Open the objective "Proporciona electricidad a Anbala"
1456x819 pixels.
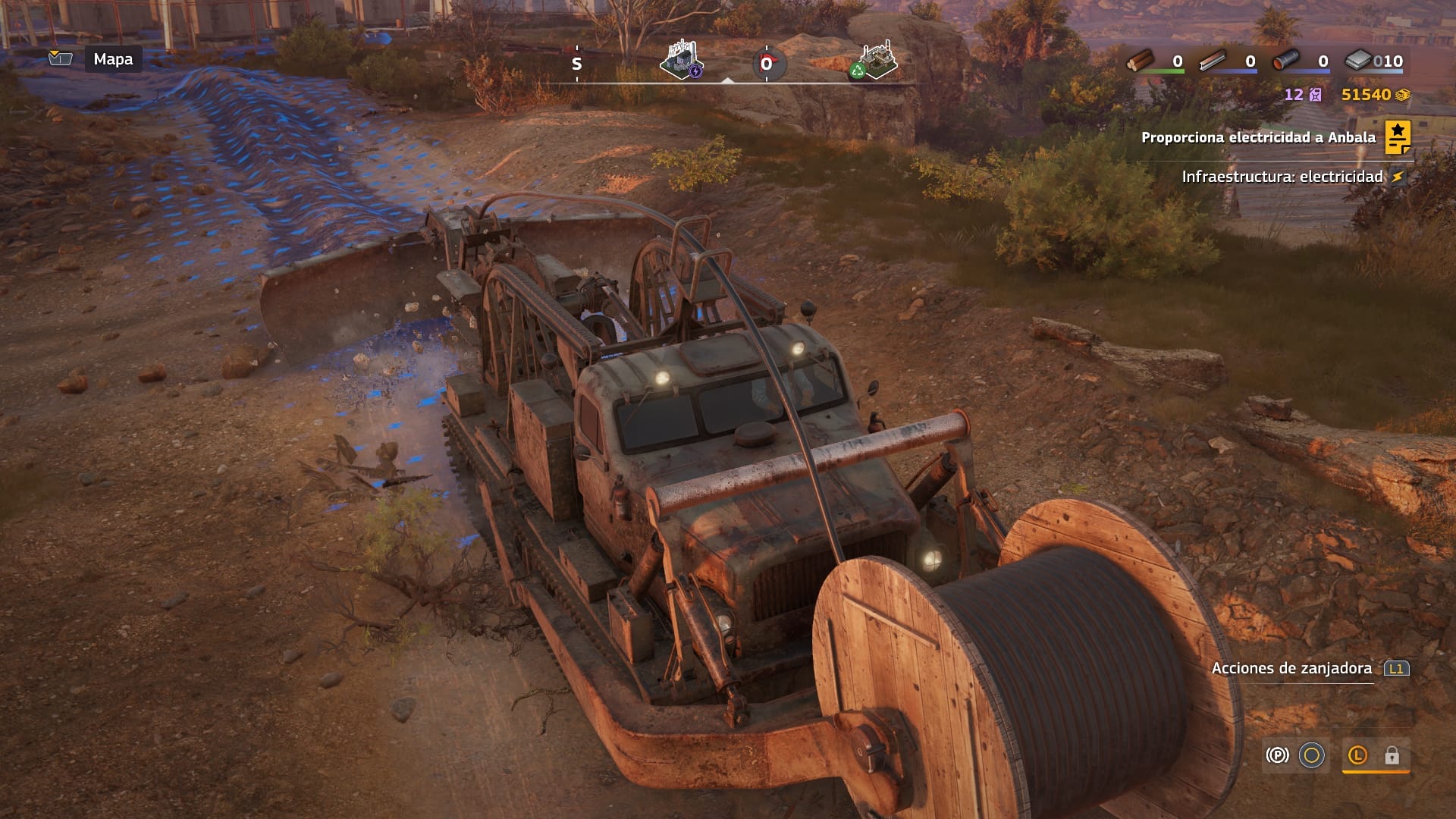(1257, 137)
